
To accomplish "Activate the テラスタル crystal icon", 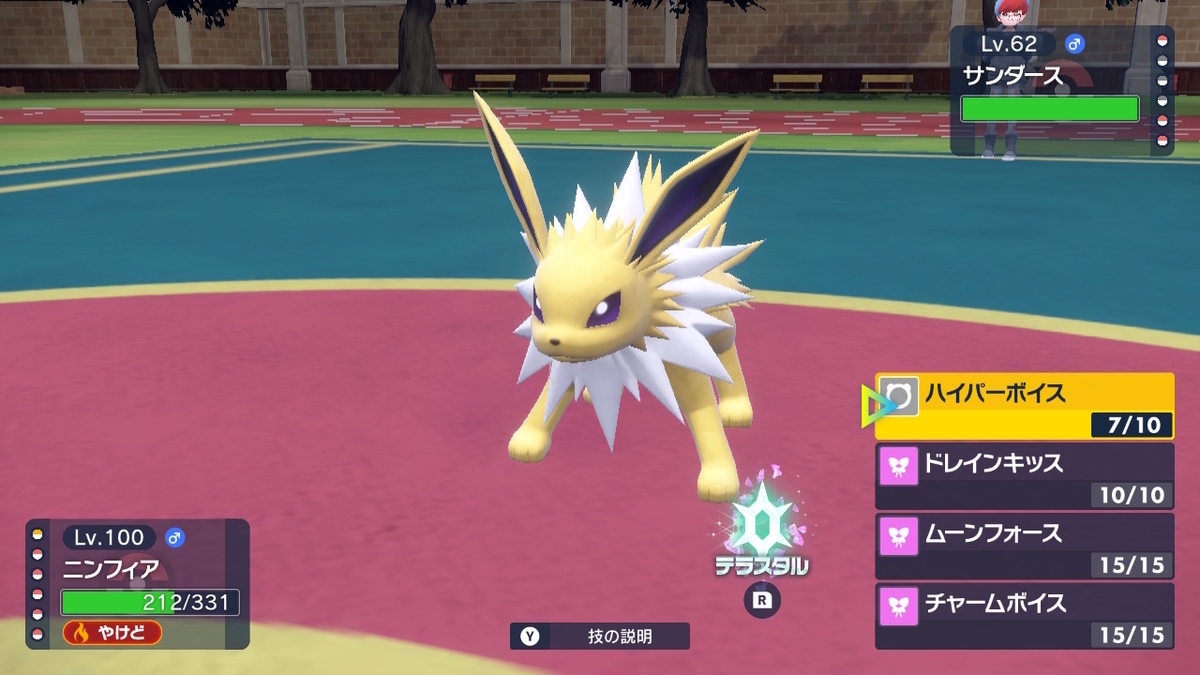I will click(762, 525).
